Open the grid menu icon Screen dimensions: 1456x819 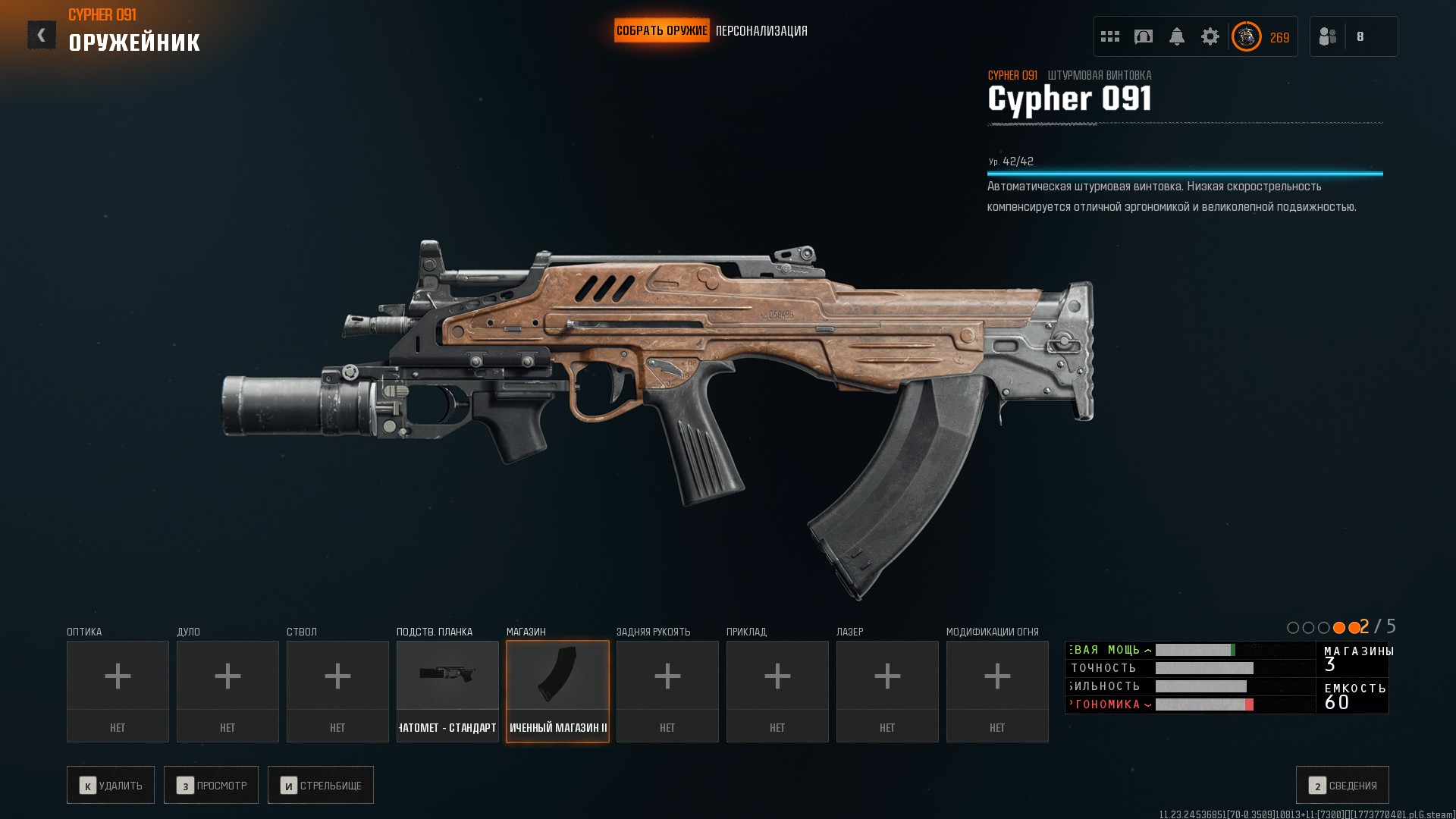pos(1110,36)
